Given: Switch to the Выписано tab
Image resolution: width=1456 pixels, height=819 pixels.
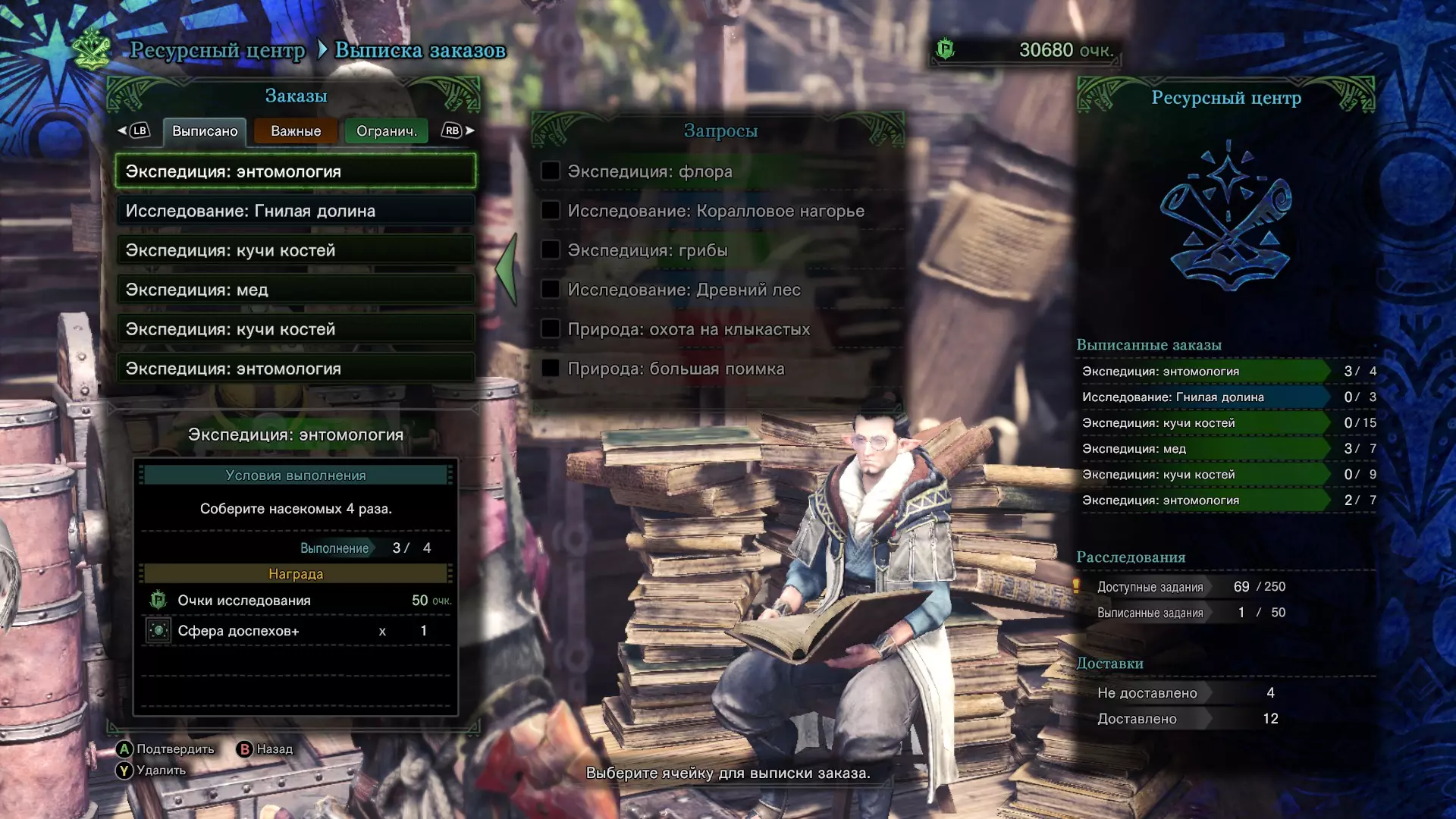Looking at the screenshot, I should coord(205,131).
